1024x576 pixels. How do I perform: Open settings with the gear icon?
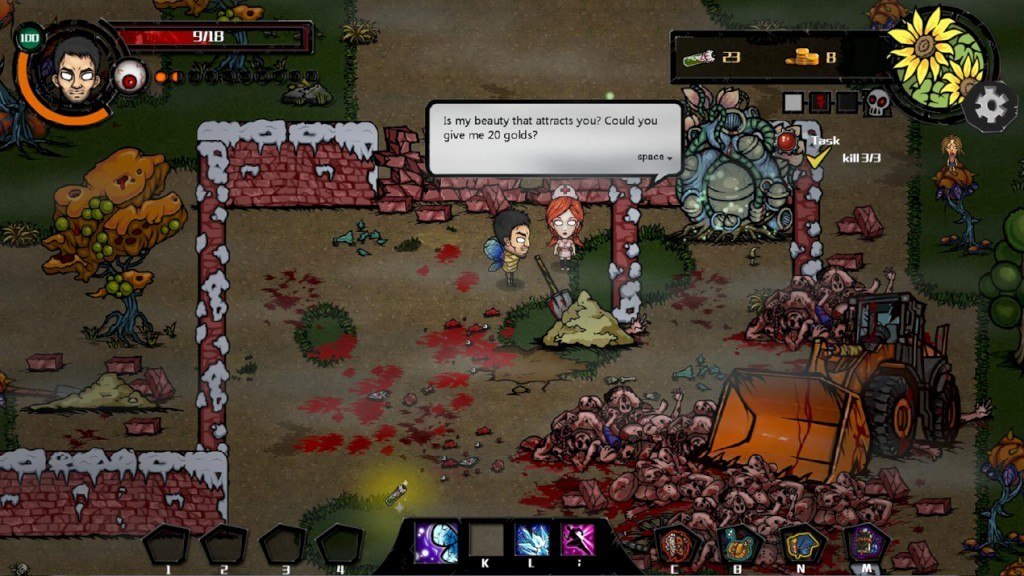coord(990,104)
